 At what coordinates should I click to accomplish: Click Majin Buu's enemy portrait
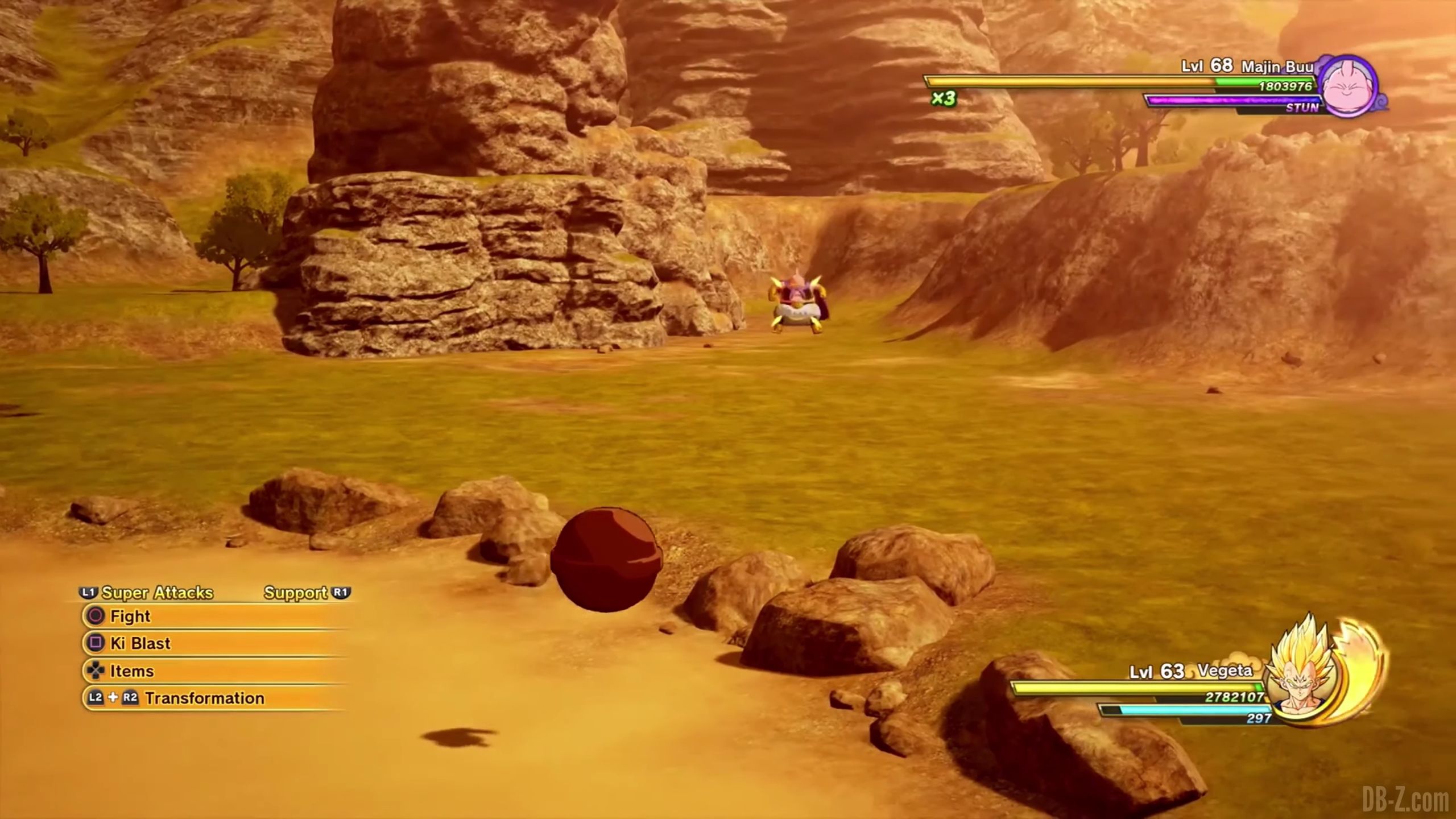click(x=1347, y=88)
